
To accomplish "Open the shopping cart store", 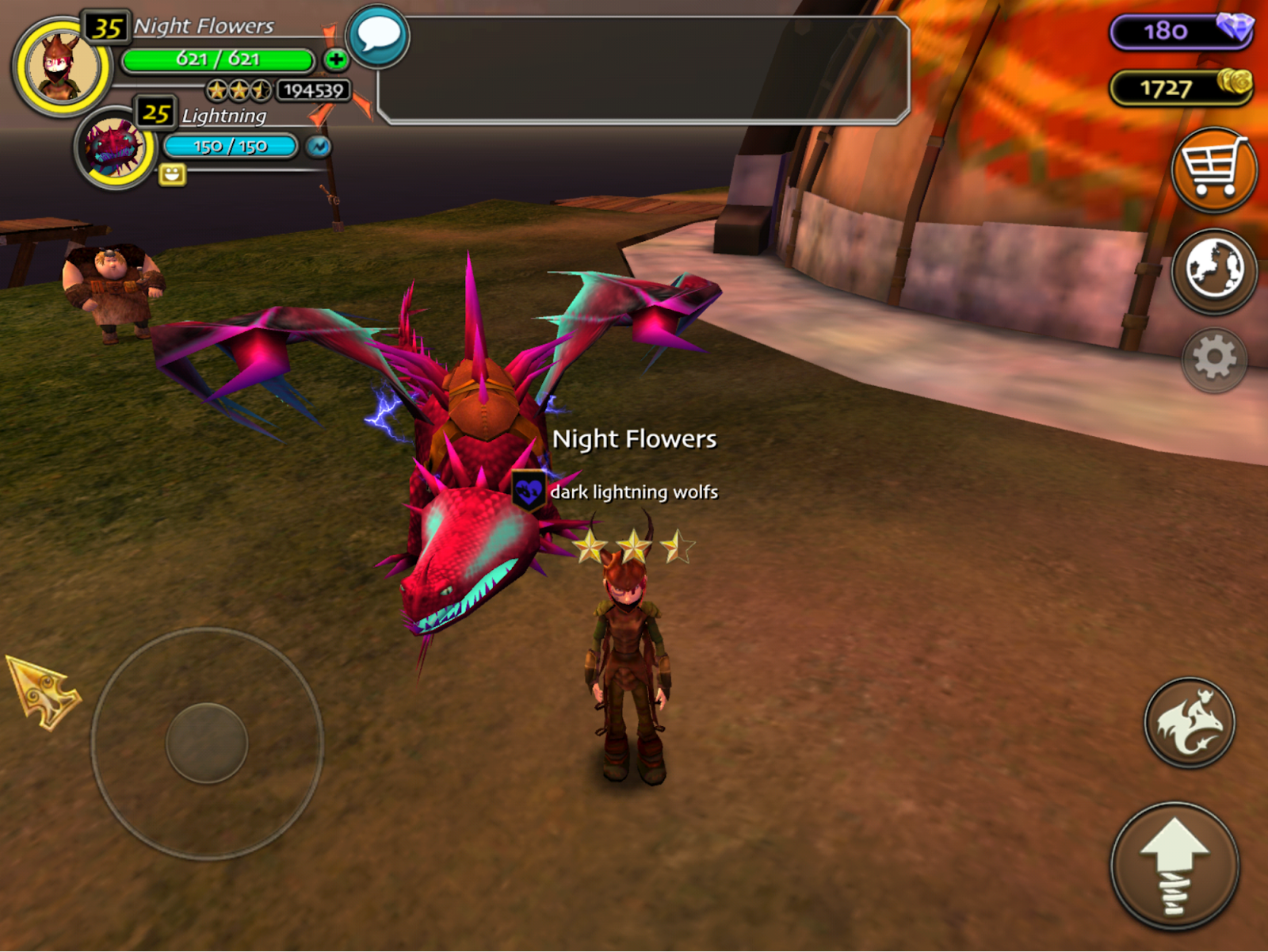I will pyautogui.click(x=1213, y=169).
